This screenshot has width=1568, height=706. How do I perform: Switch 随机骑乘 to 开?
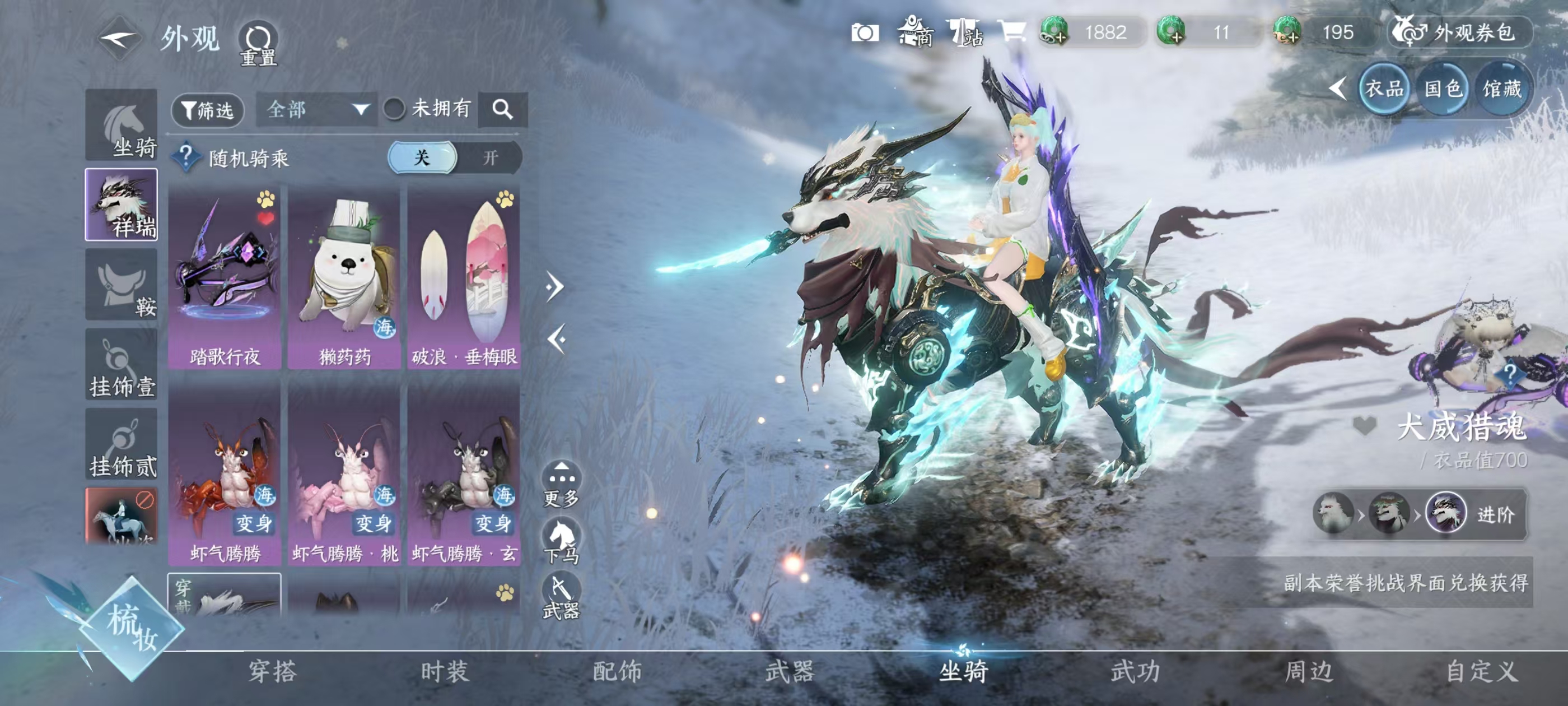point(490,158)
